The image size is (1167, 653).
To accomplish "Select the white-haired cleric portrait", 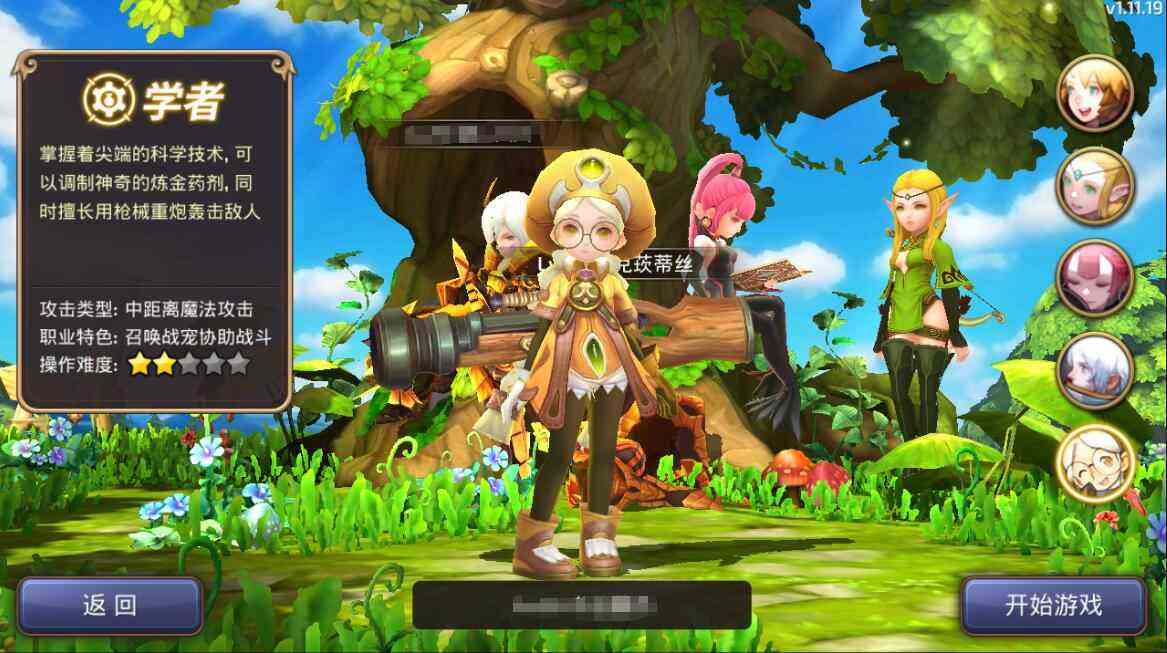I will click(1094, 370).
